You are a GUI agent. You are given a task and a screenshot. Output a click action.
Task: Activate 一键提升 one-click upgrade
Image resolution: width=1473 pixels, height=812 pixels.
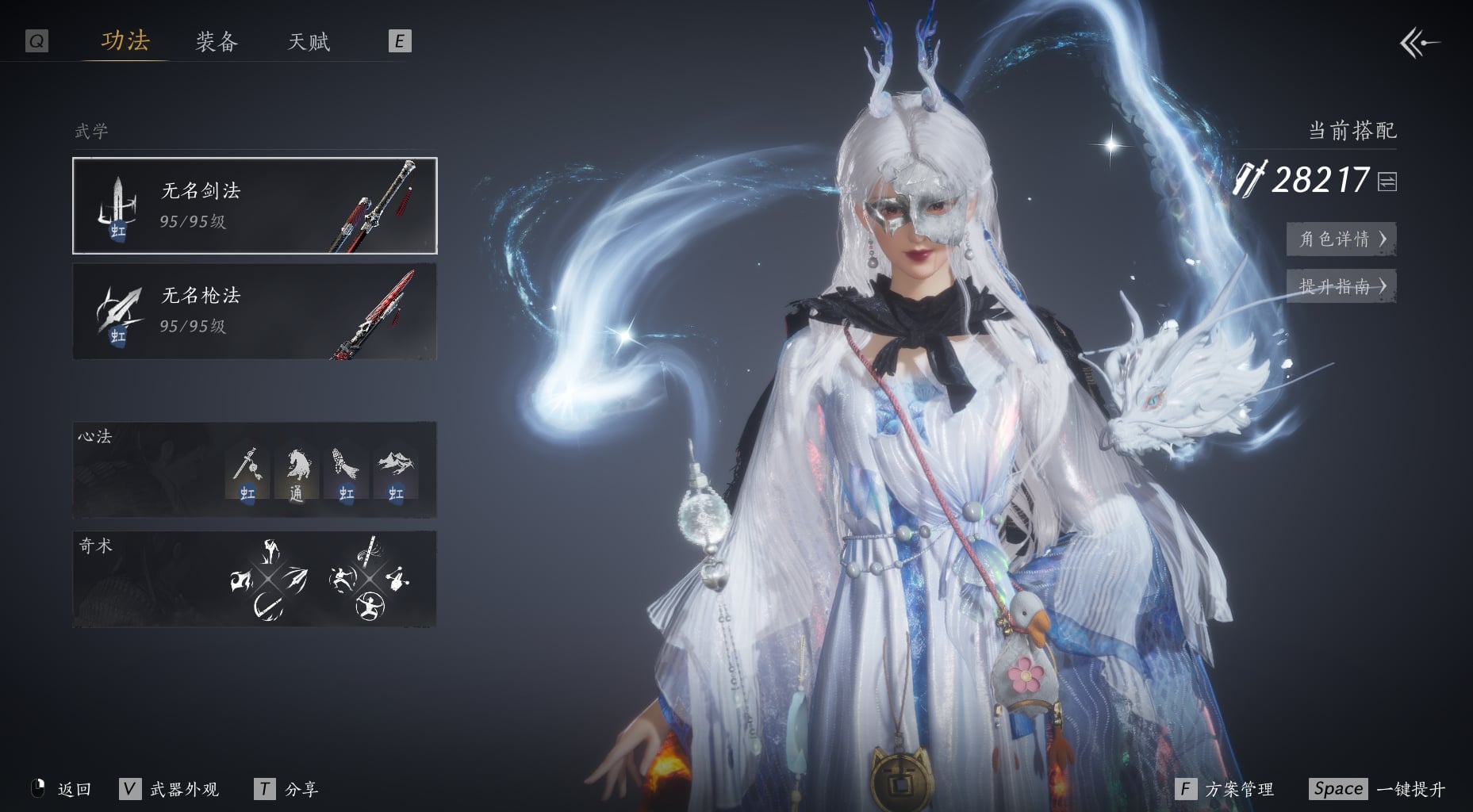[x=1378, y=789]
